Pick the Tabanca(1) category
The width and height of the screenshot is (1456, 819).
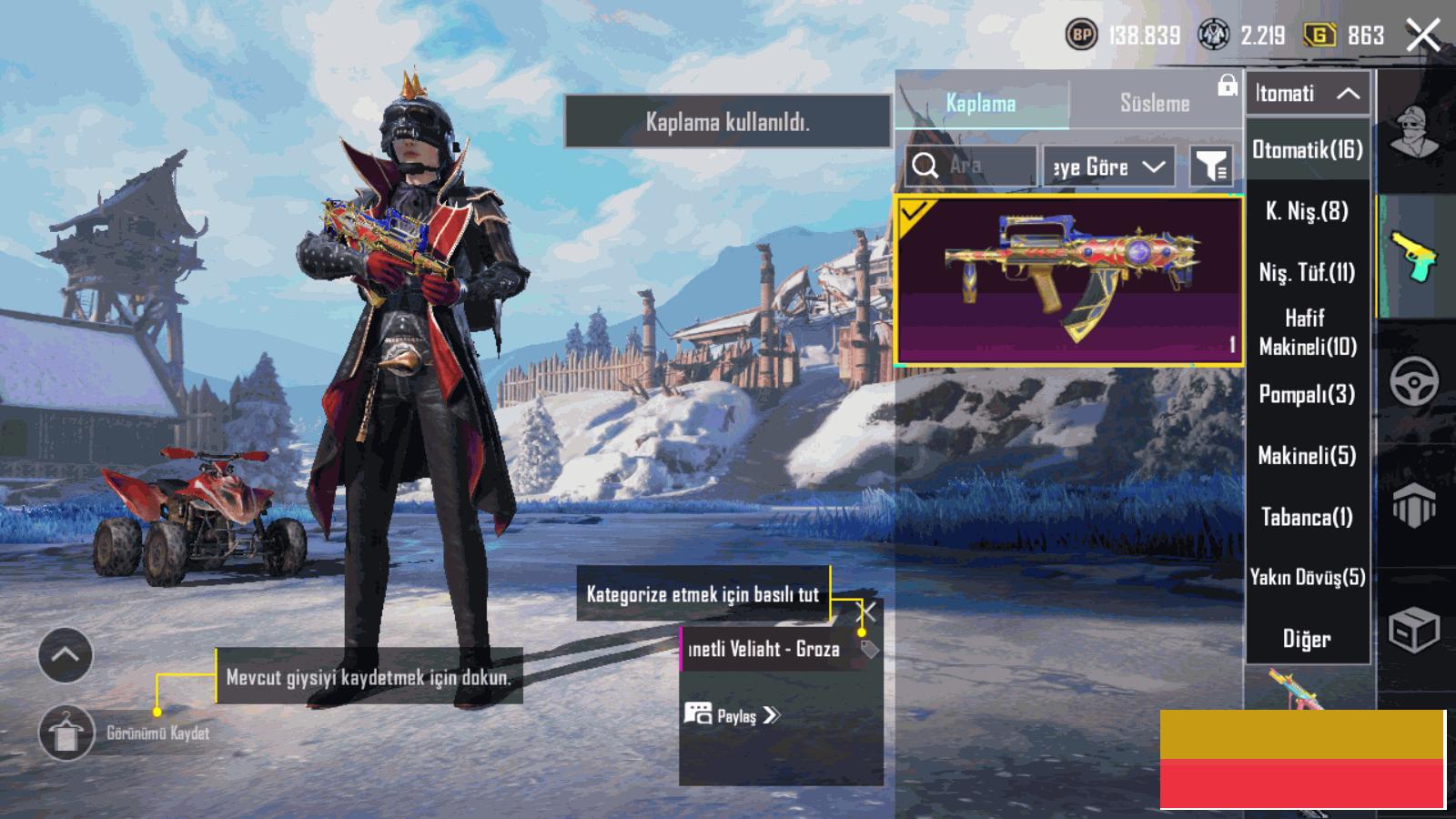point(1308,517)
